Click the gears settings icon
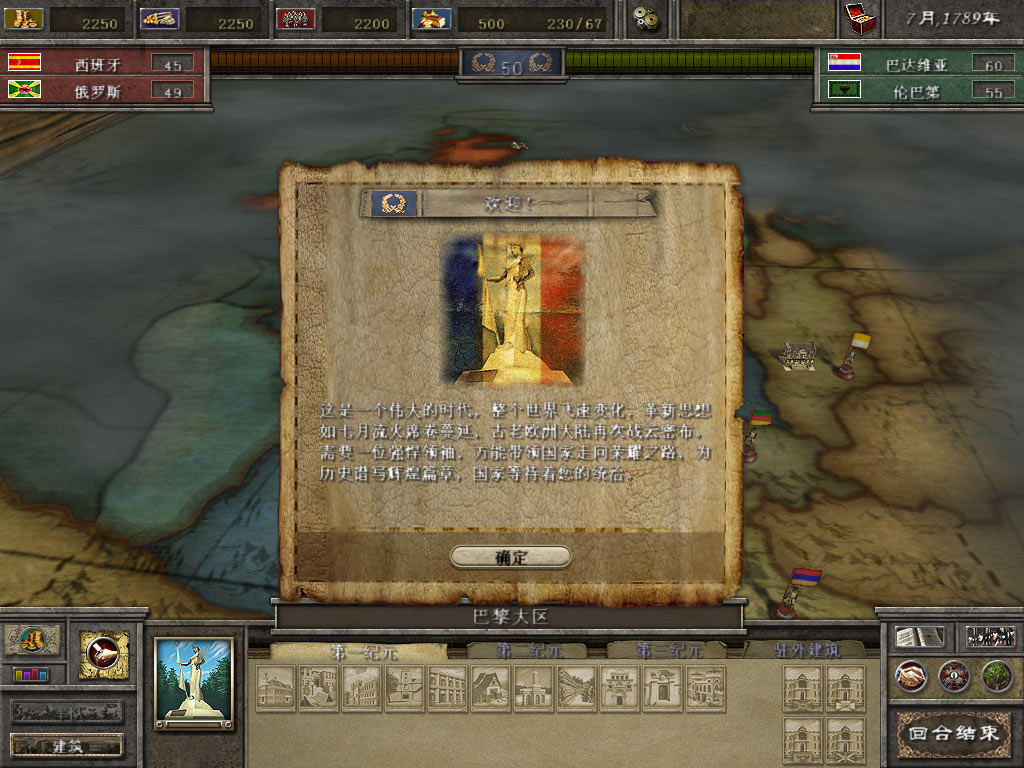Viewport: 1024px width, 768px height. pyautogui.click(x=649, y=18)
